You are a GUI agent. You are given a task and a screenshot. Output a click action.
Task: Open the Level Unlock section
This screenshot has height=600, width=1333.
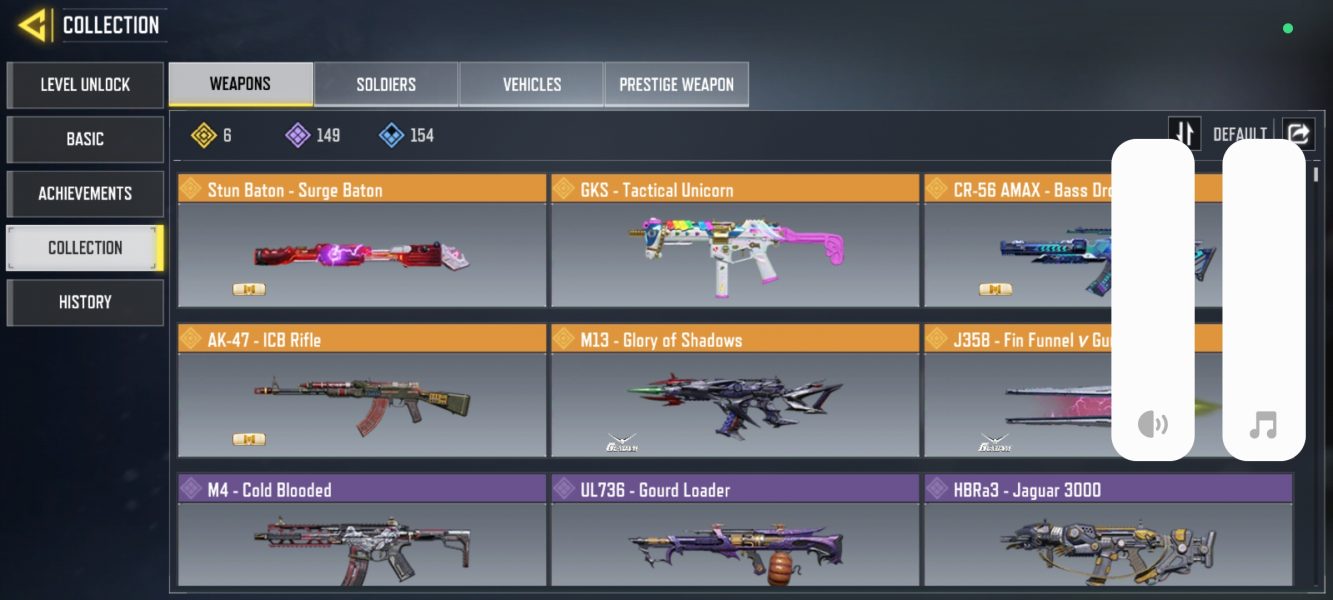[x=85, y=85]
